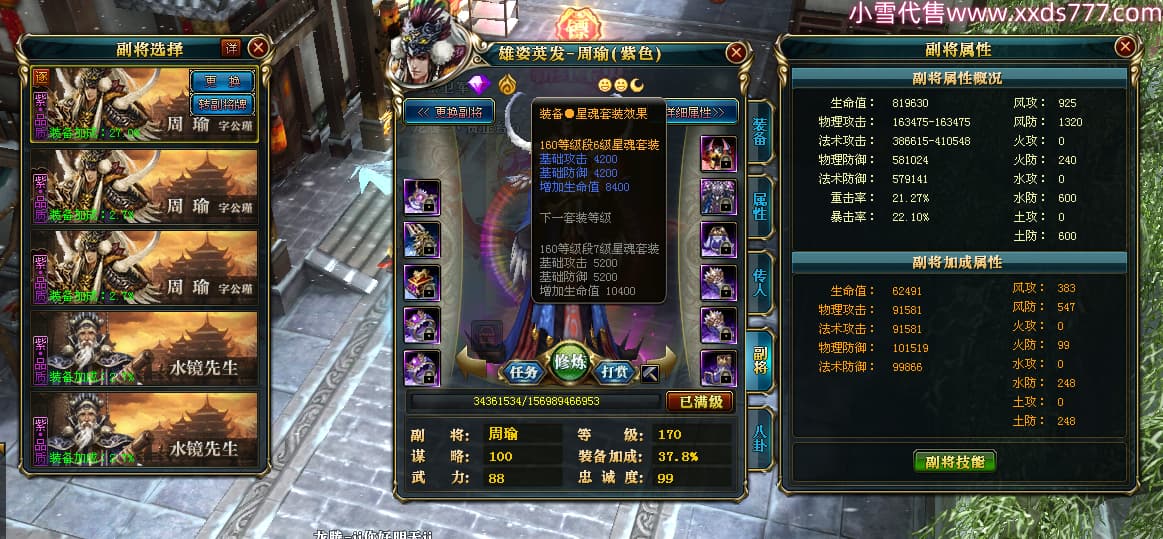Click the 更换副将 button
The height and width of the screenshot is (539, 1163).
pyautogui.click(x=450, y=112)
